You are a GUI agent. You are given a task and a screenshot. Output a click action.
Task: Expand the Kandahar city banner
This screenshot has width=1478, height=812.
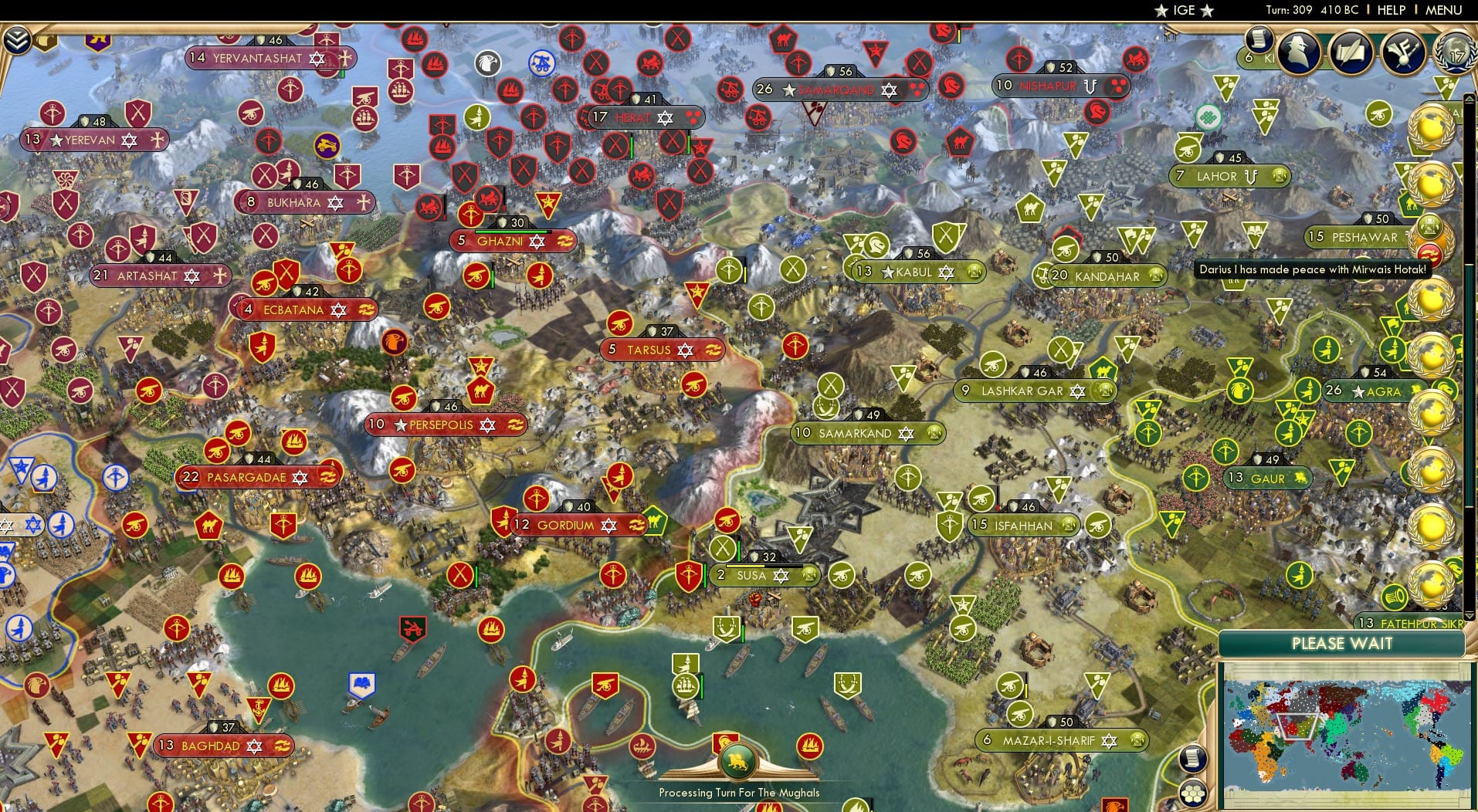coord(1103,276)
